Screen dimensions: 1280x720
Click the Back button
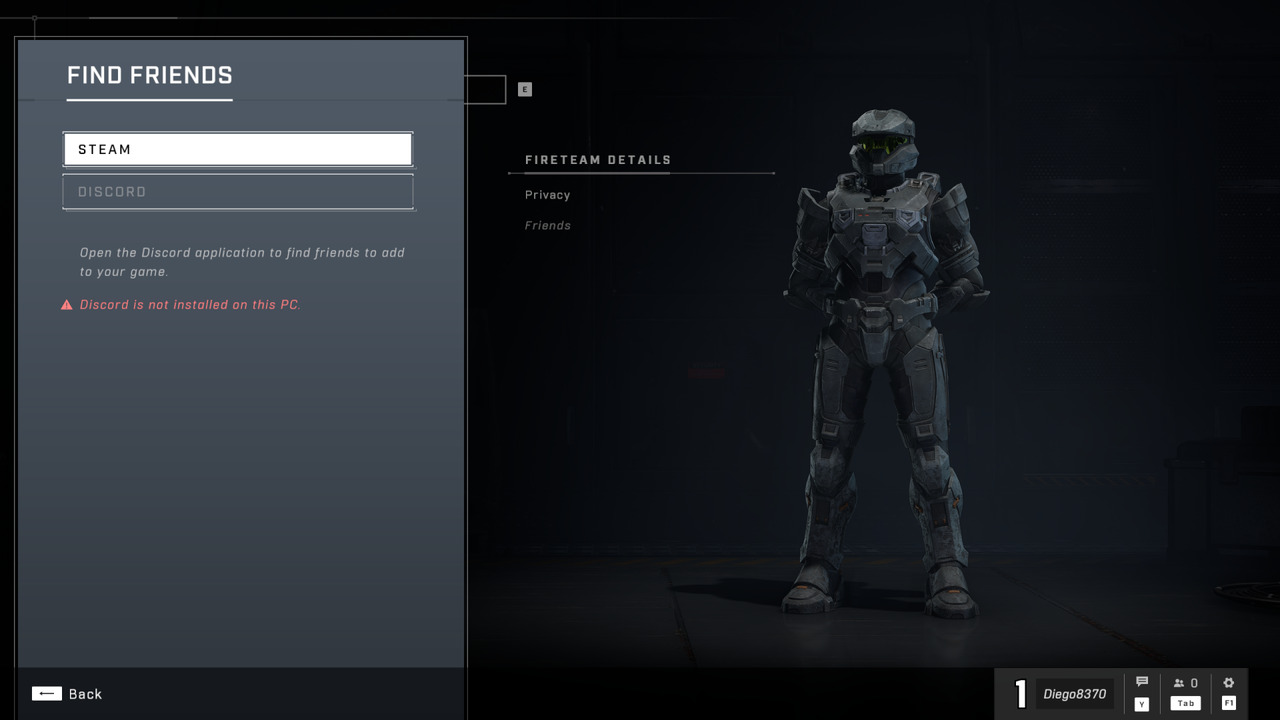85,693
